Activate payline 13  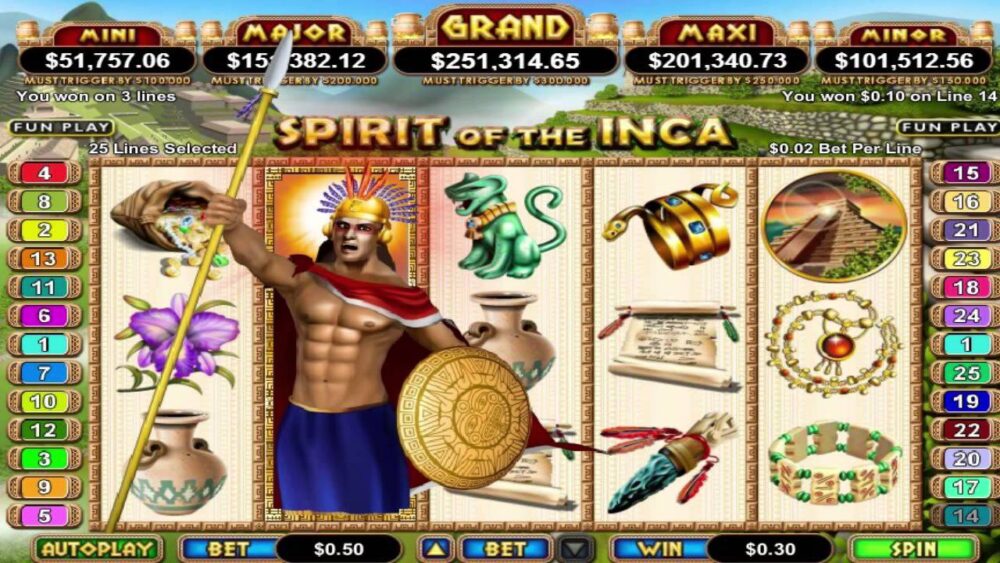tap(44, 259)
